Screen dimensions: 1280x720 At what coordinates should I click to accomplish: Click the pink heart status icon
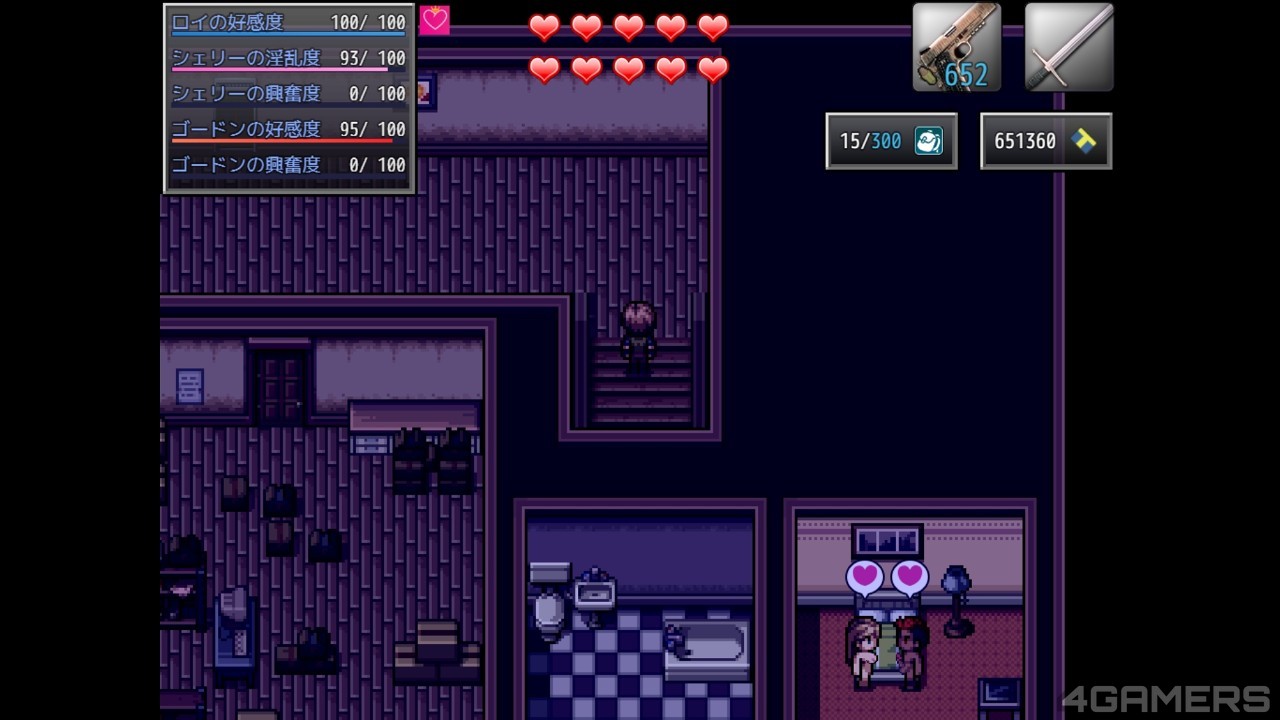[x=435, y=21]
